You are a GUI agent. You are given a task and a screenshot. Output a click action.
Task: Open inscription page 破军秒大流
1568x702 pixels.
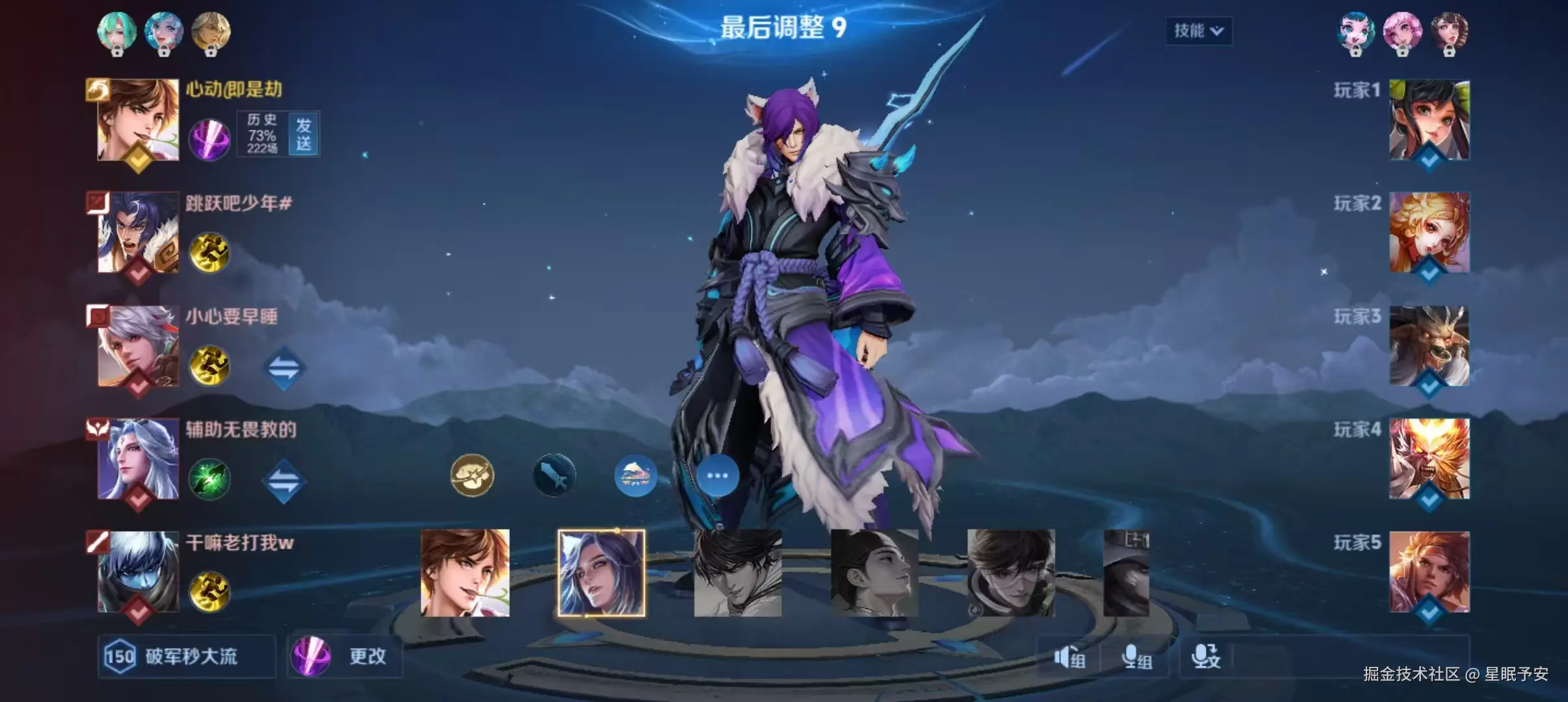tap(185, 657)
